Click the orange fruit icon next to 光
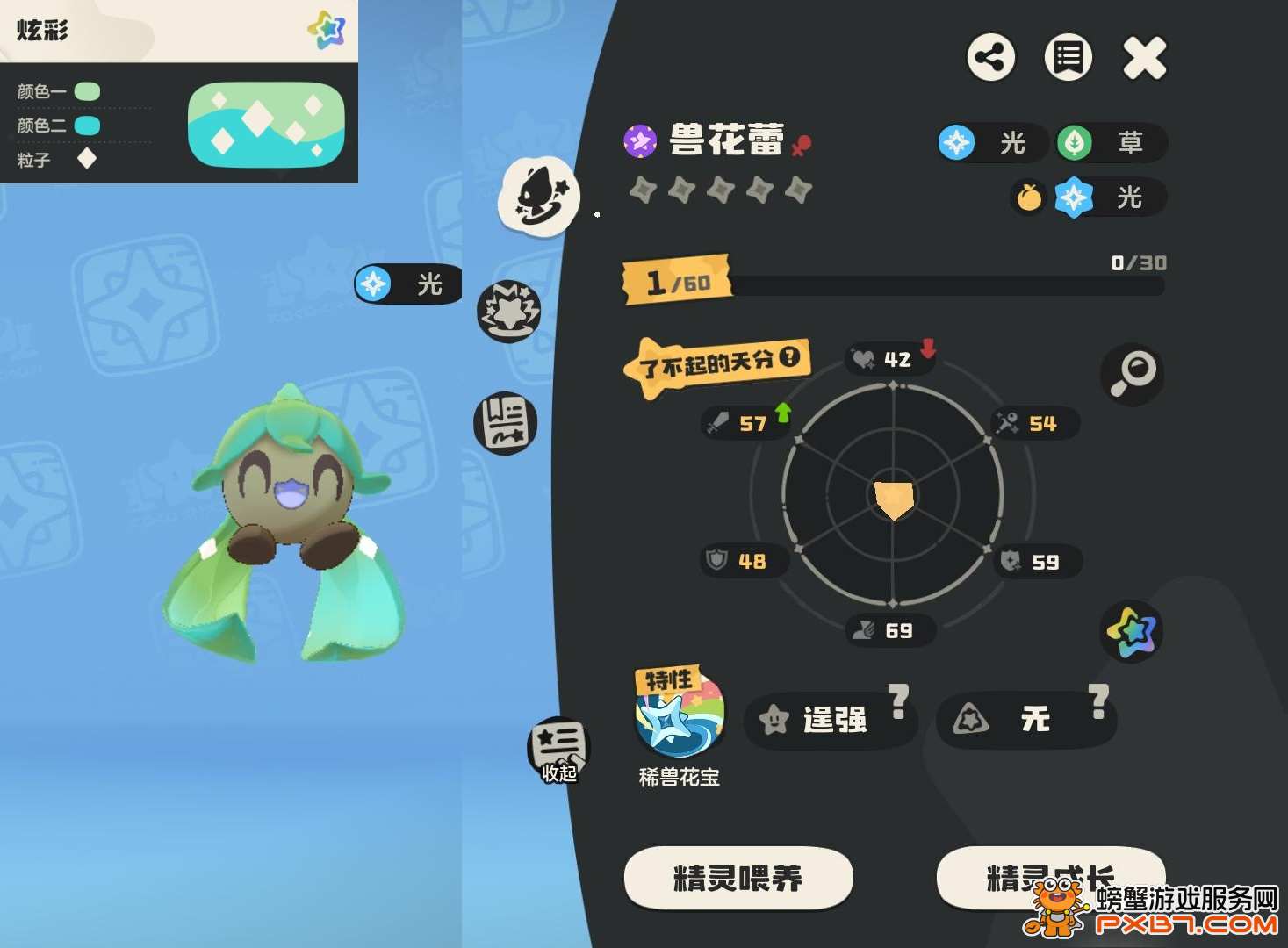Image resolution: width=1288 pixels, height=948 pixels. click(1027, 199)
